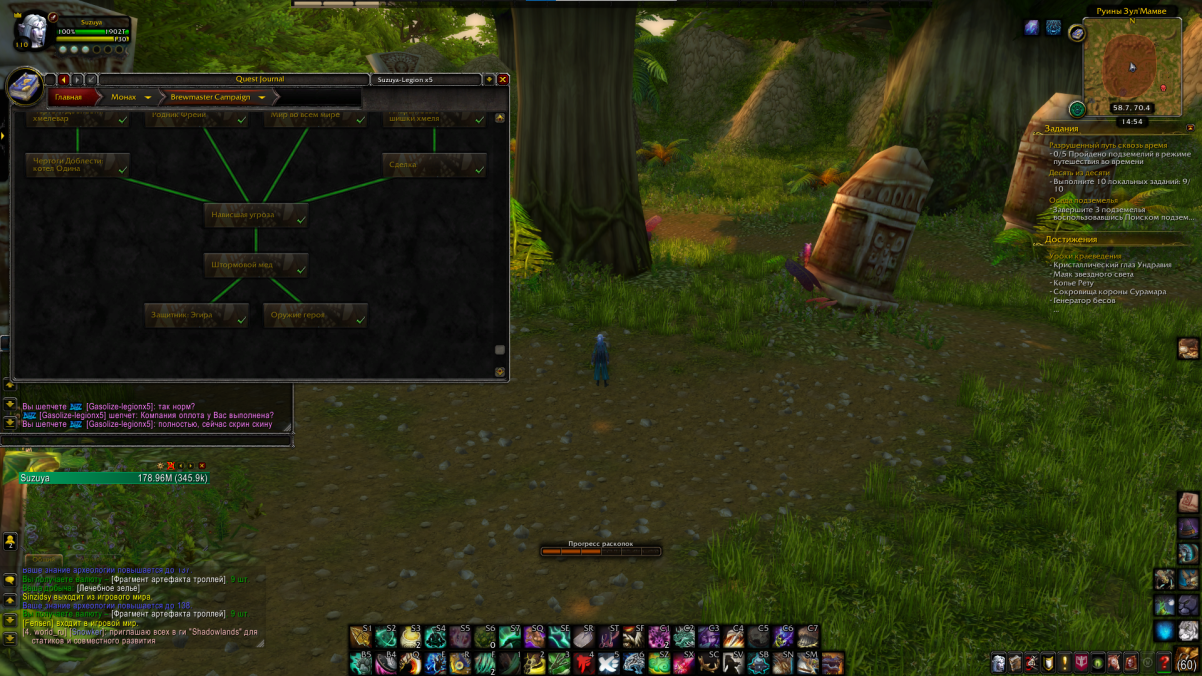Select the 'Главная' breadcrumb tab
Viewport: 1202px width, 676px height.
coord(70,97)
